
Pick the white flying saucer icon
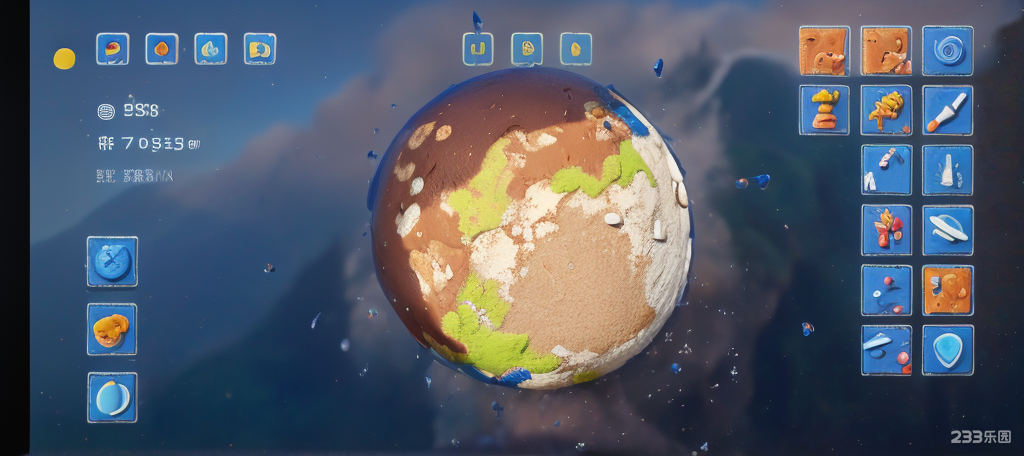click(x=947, y=230)
